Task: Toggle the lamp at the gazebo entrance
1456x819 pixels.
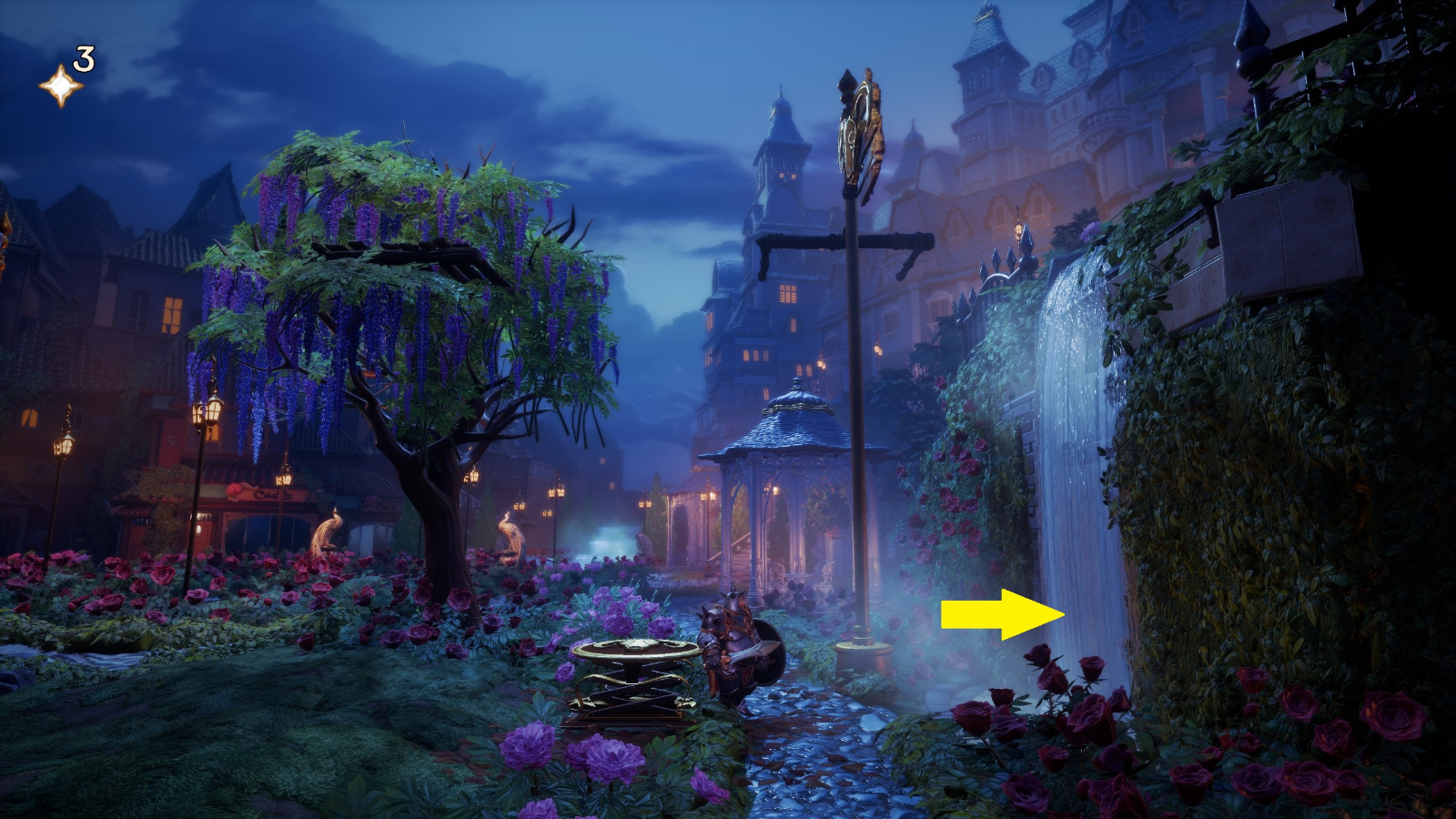Action: click(707, 496)
